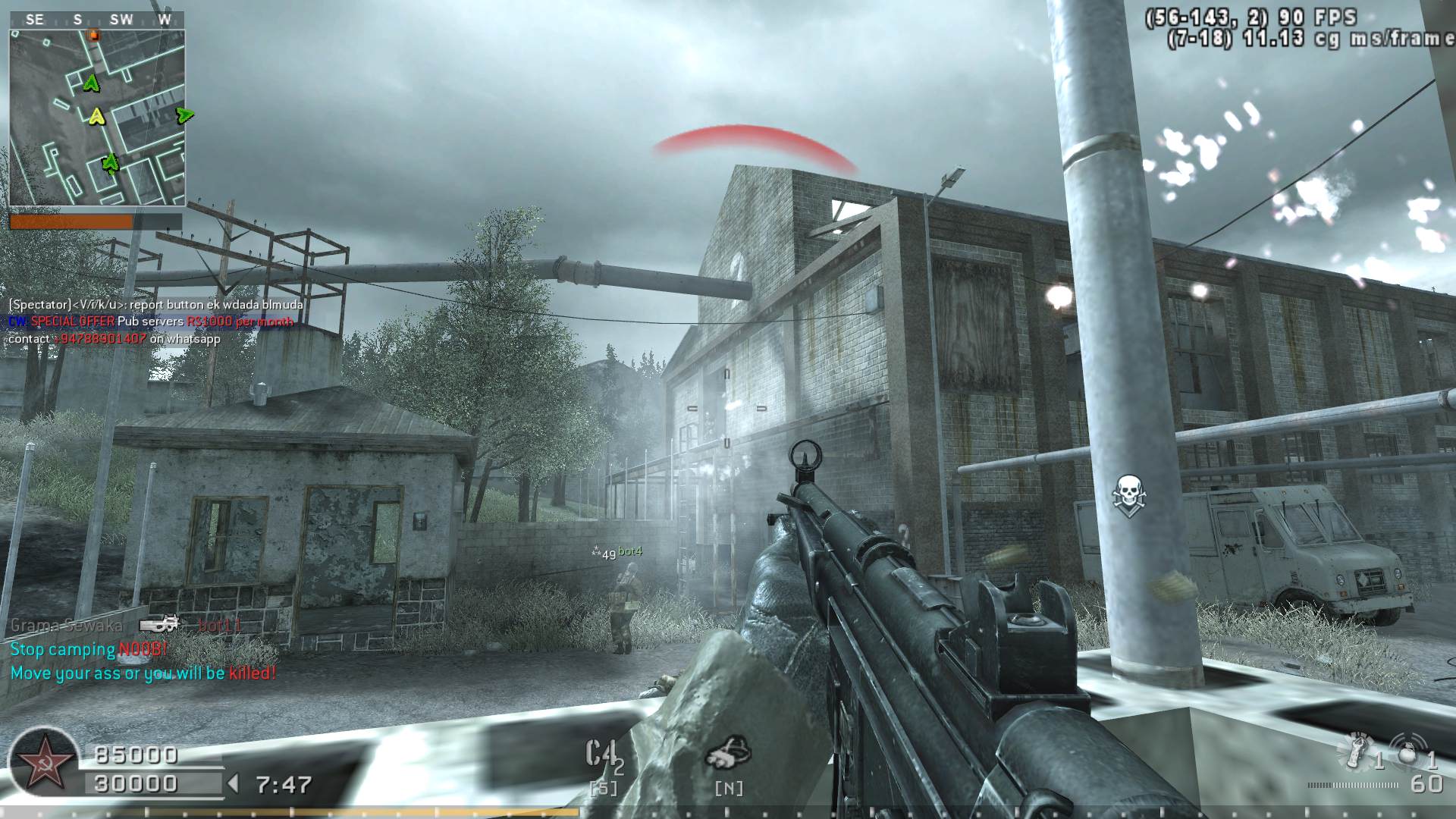Click the skull death marker
1456x819 pixels.
[x=1129, y=493]
